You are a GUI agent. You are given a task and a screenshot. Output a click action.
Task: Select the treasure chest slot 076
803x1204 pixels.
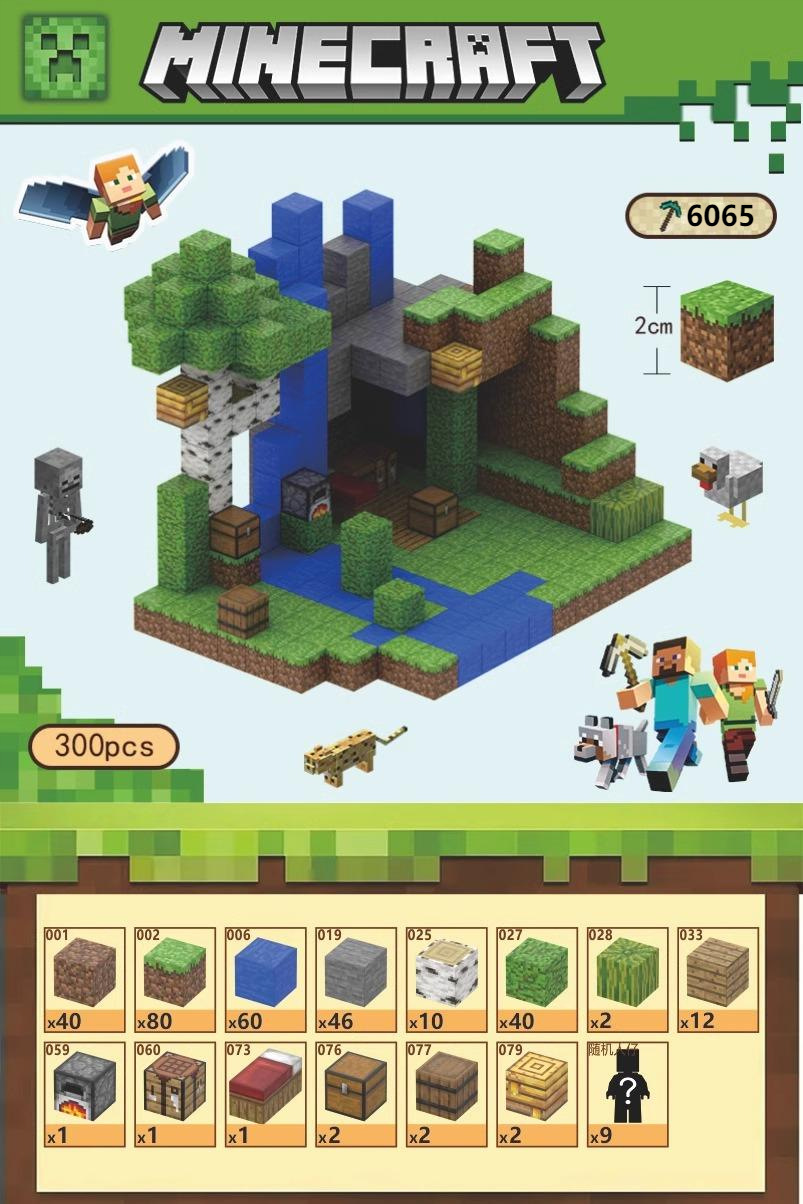(x=356, y=1094)
